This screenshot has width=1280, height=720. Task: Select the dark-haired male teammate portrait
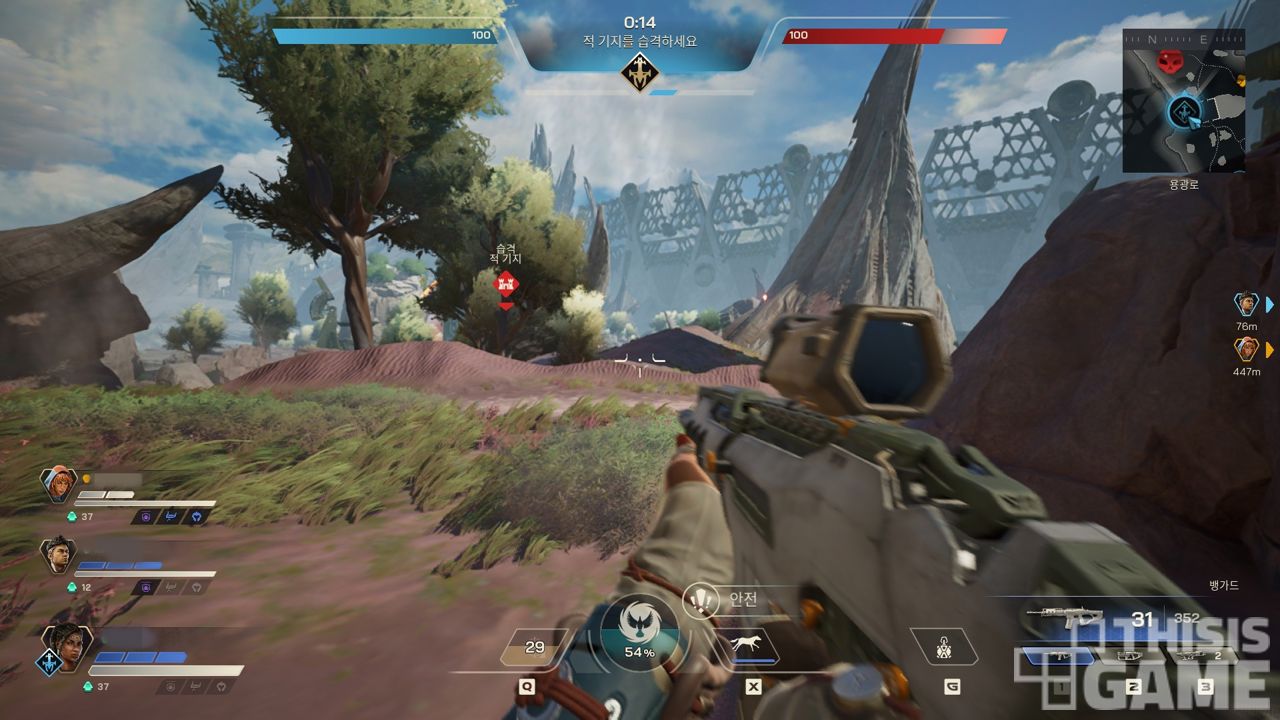point(59,555)
